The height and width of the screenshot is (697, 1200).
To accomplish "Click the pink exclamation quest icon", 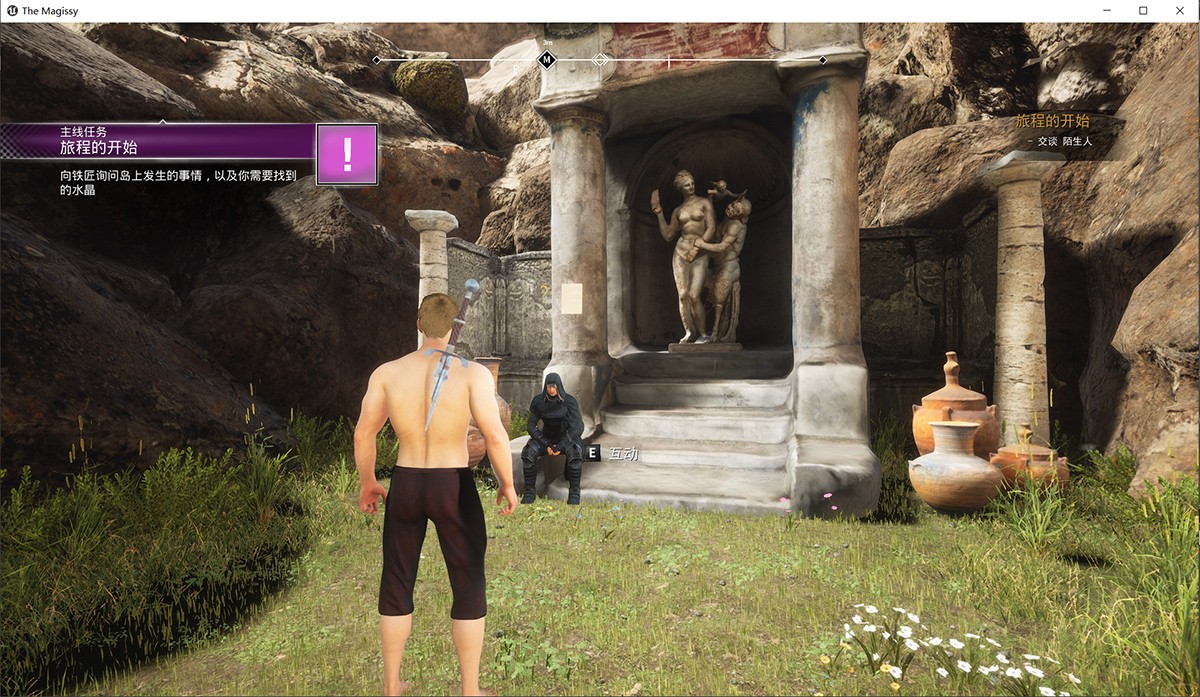I will (x=347, y=154).
